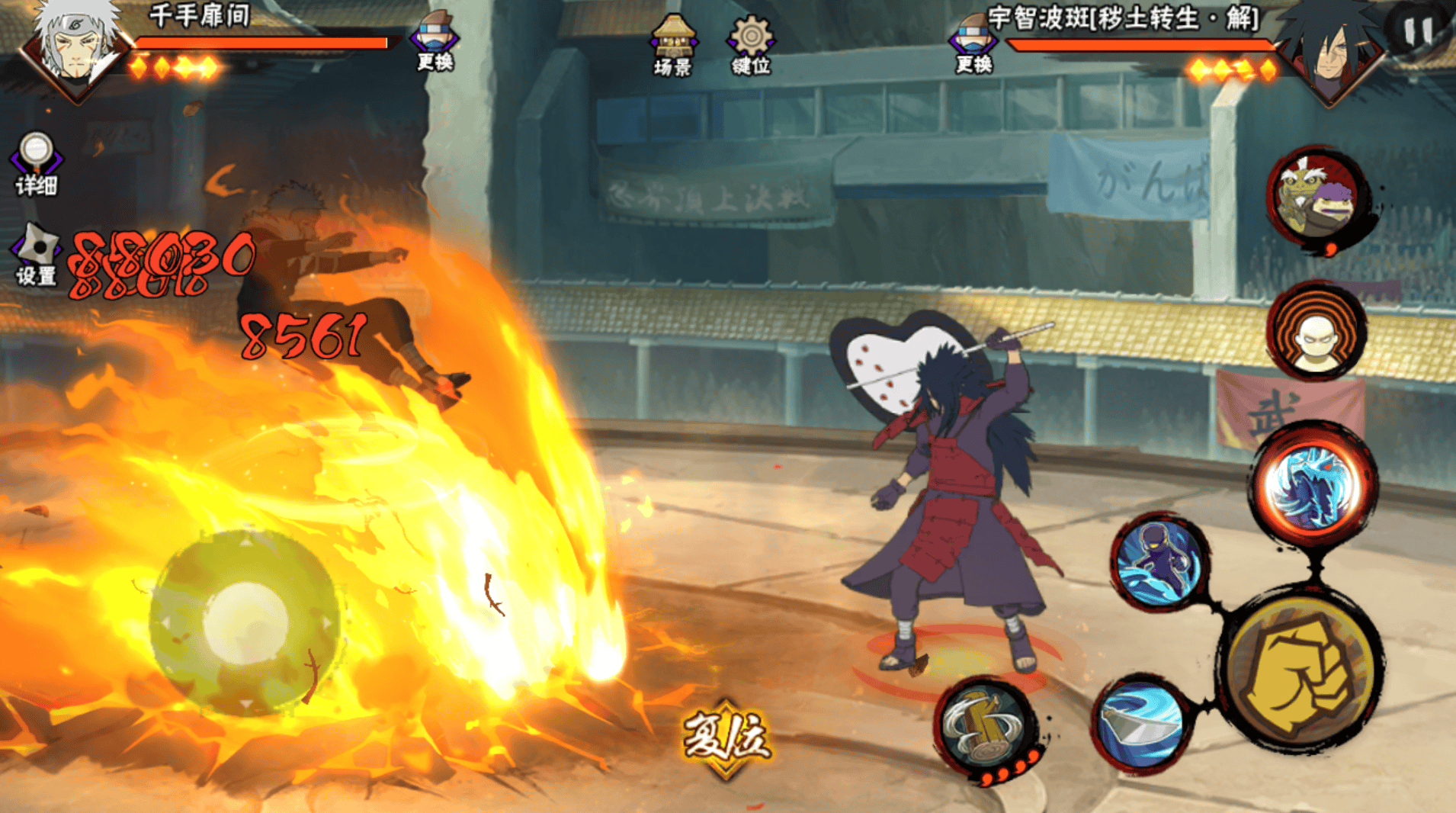Viewport: 1456px width, 813px height.
Task: Open the 场景 scene selector
Action: [x=672, y=46]
